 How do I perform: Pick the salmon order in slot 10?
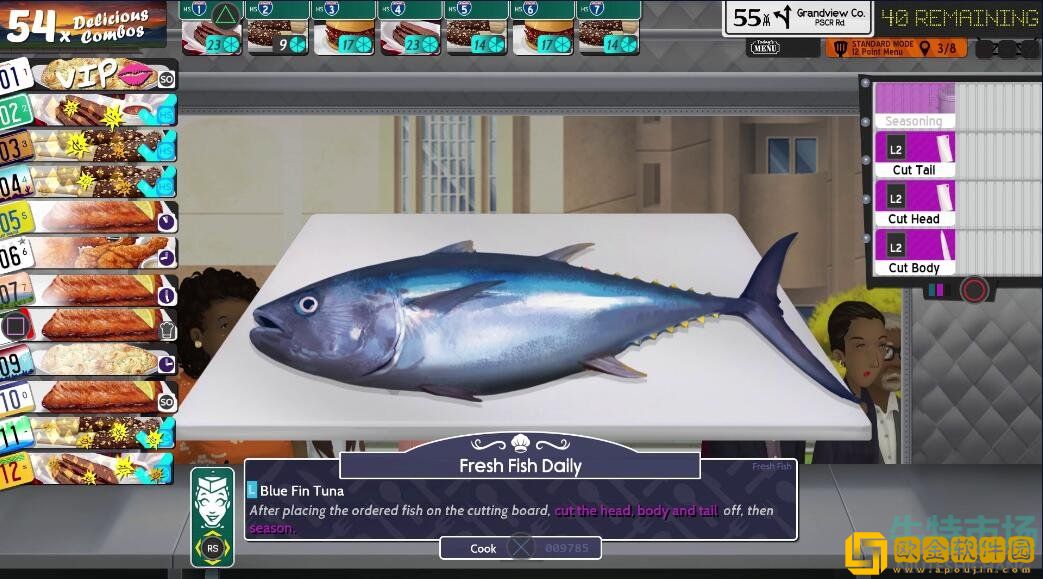coord(90,397)
